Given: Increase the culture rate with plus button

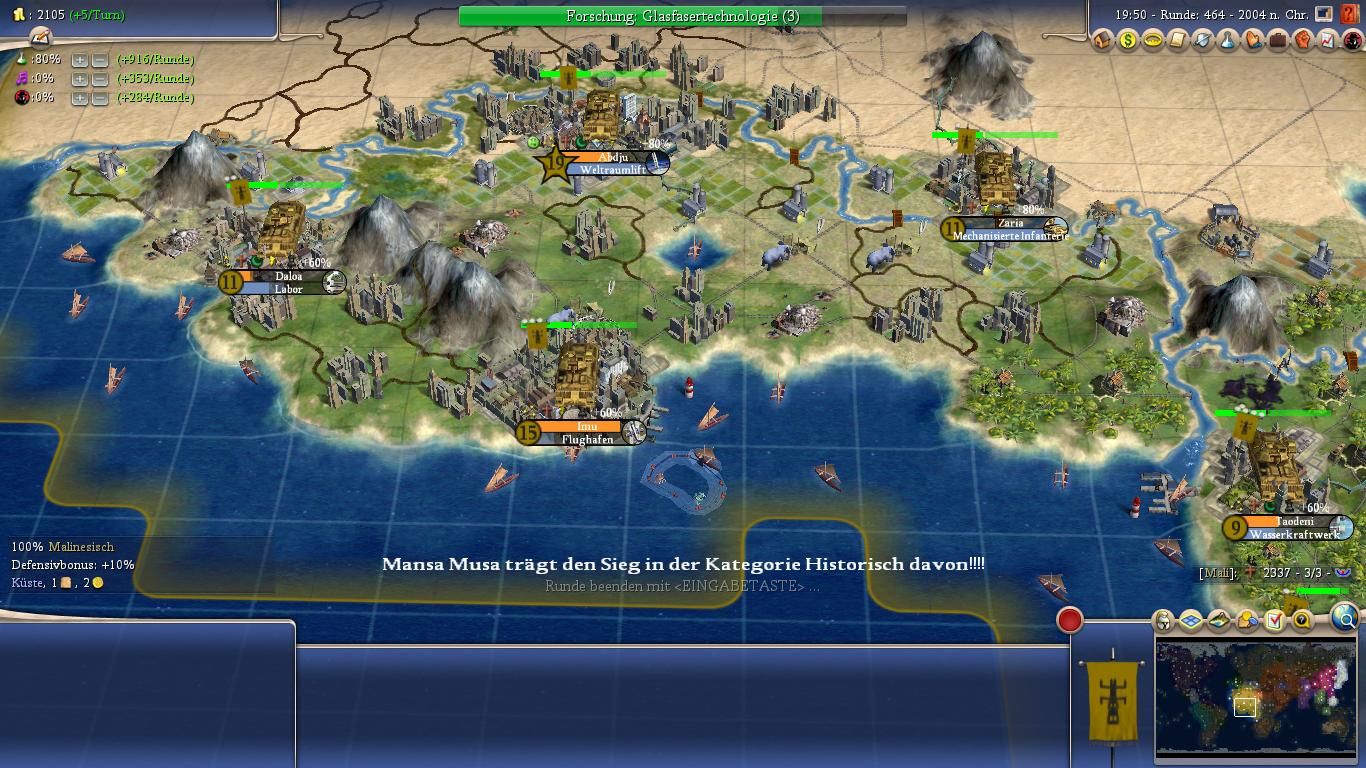Looking at the screenshot, I should 80,79.
